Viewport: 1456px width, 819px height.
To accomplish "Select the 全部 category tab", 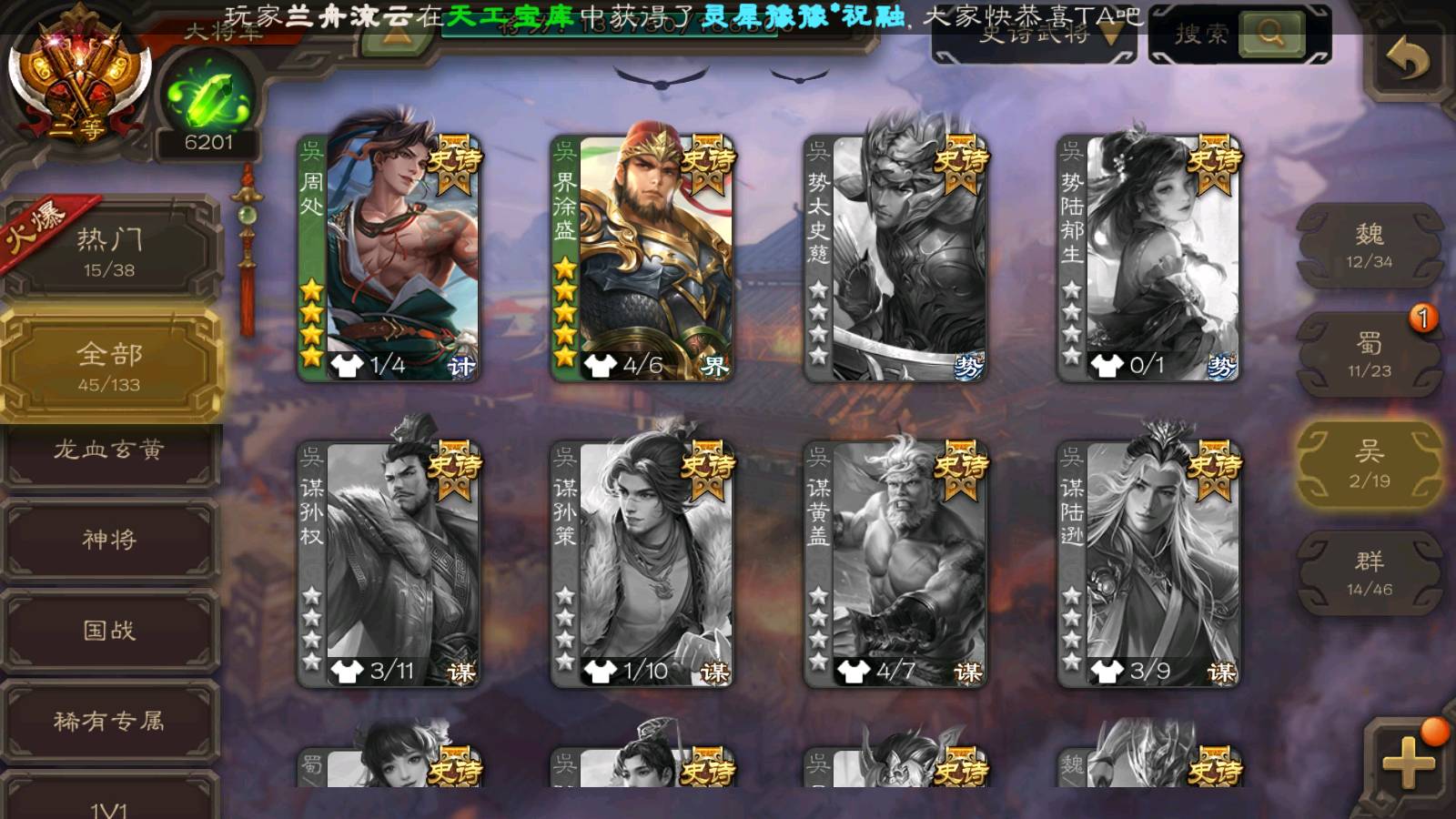I will pyautogui.click(x=110, y=365).
